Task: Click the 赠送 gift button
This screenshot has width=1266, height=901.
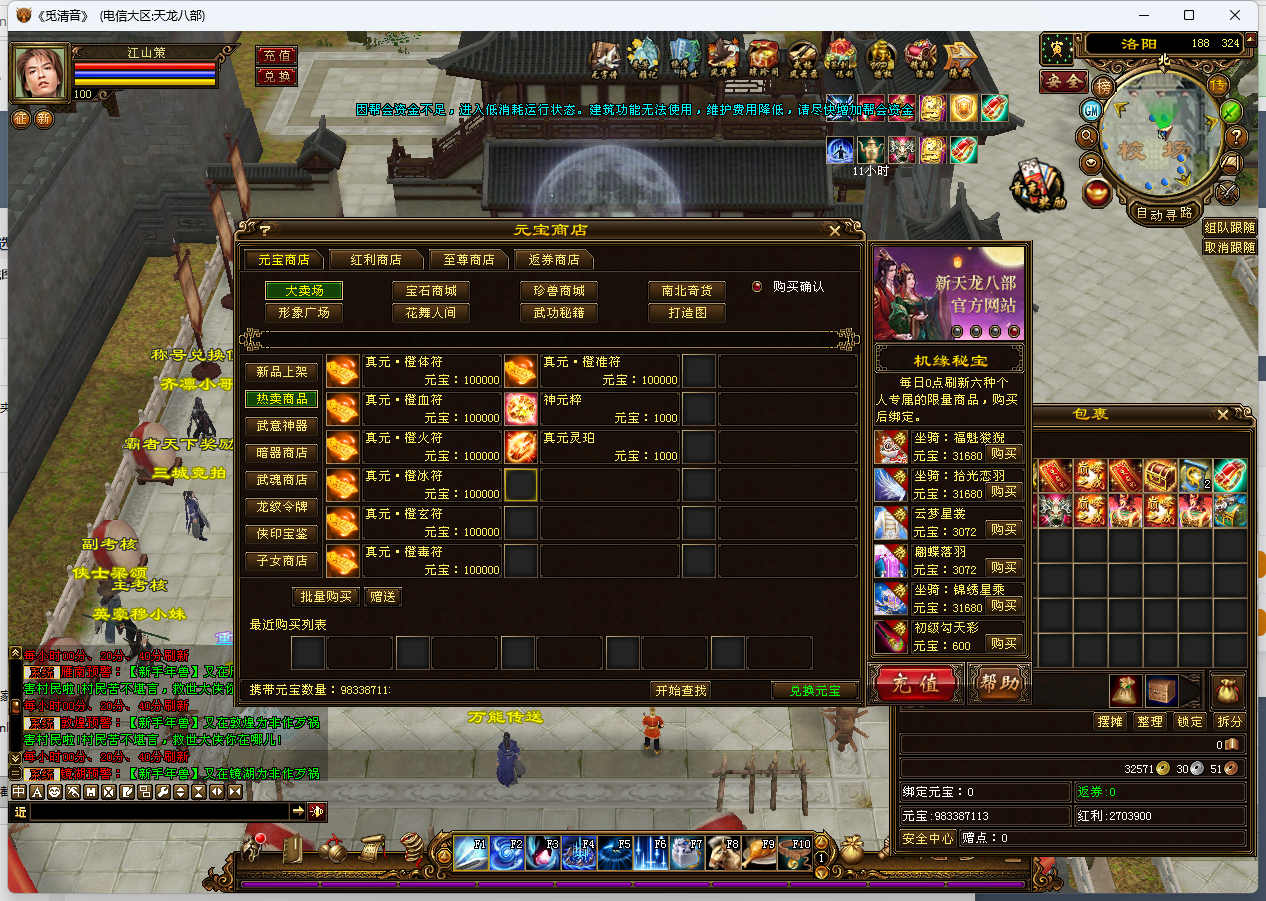Action: 383,597
